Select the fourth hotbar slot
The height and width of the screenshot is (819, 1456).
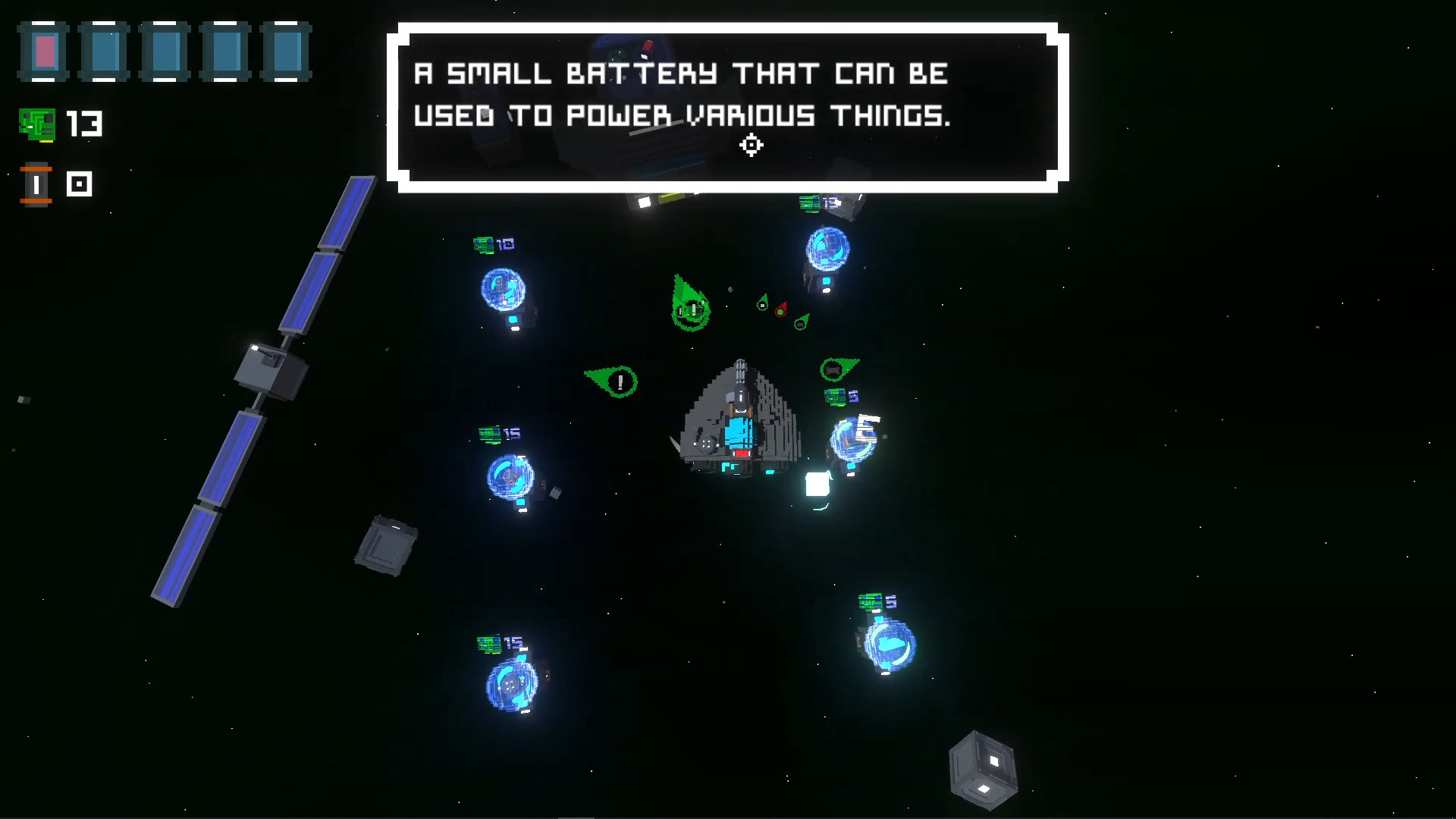click(x=225, y=52)
